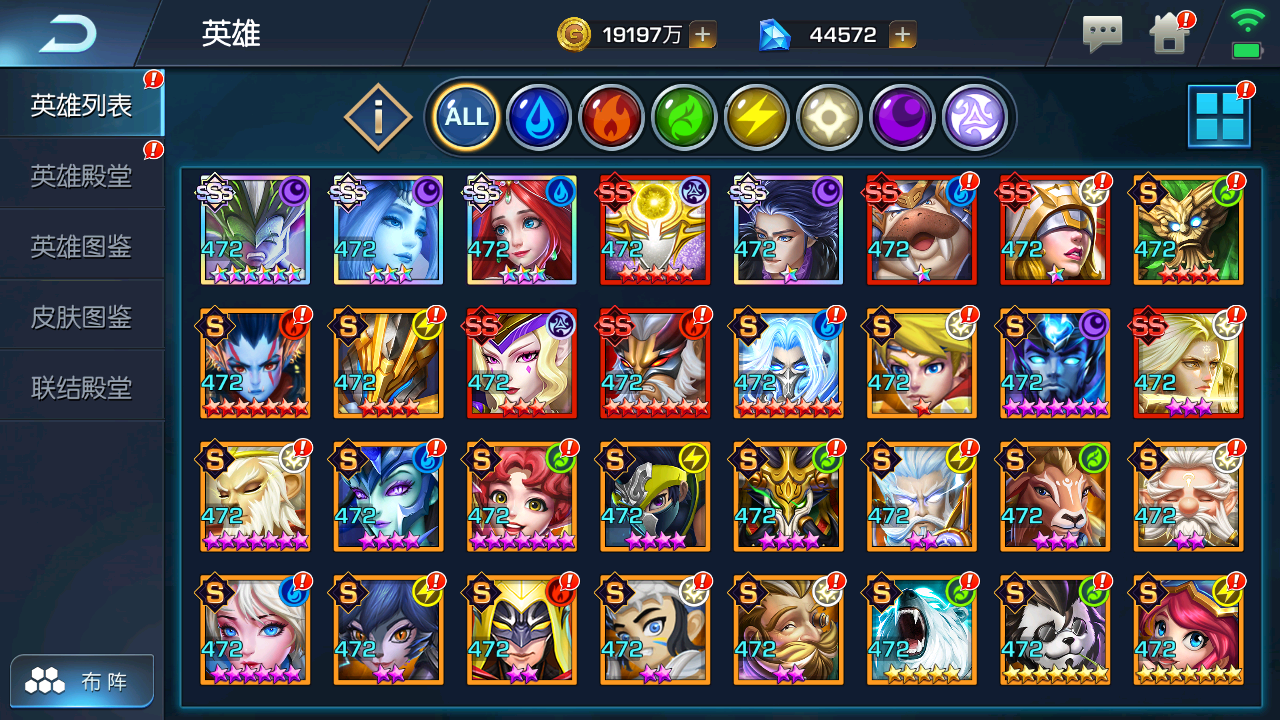Toggle the grid view layout button

click(1218, 116)
